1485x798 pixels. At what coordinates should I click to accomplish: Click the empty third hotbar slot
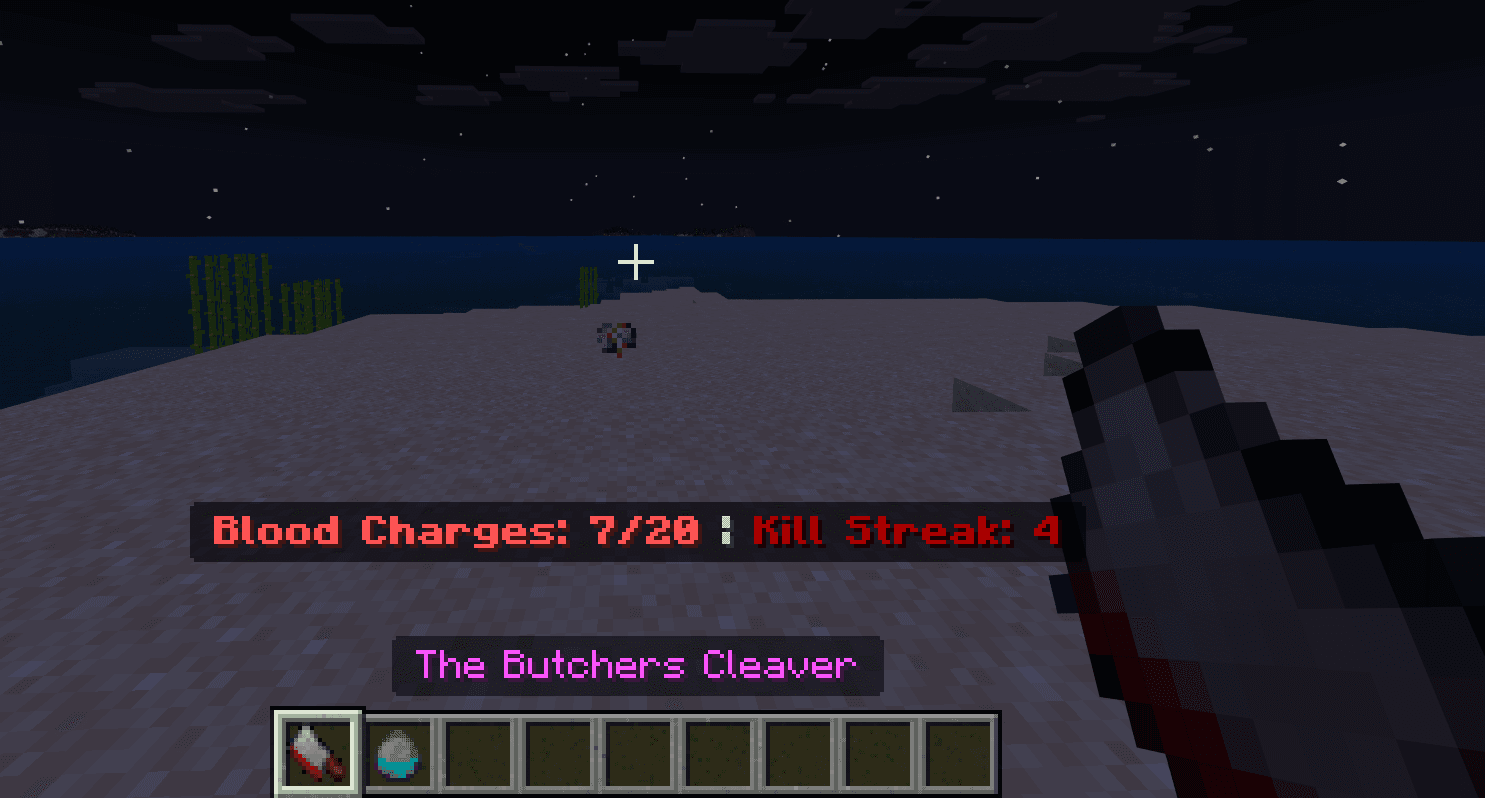[477, 755]
